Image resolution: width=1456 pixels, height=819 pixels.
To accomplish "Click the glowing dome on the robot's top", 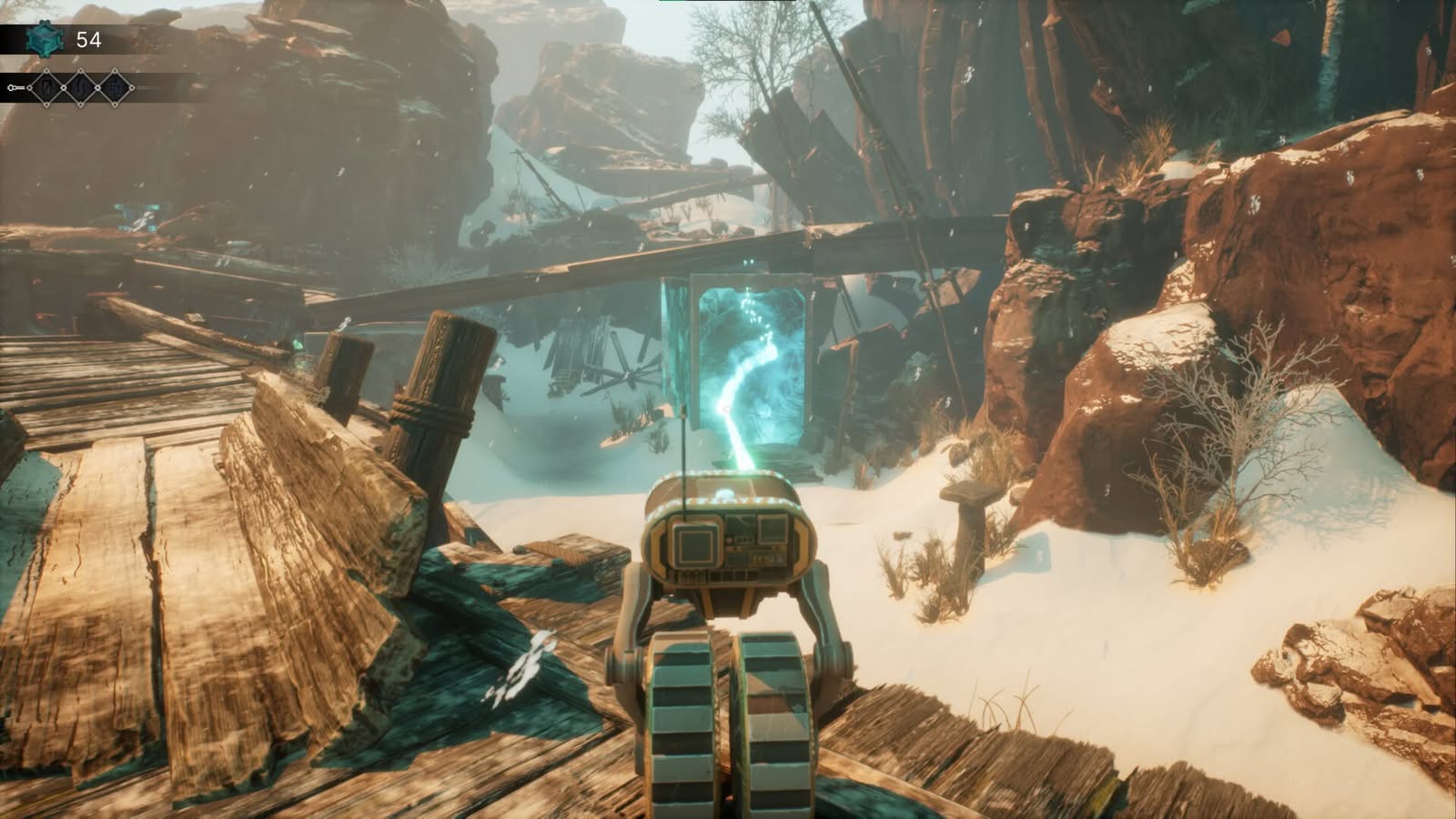I will (726, 492).
